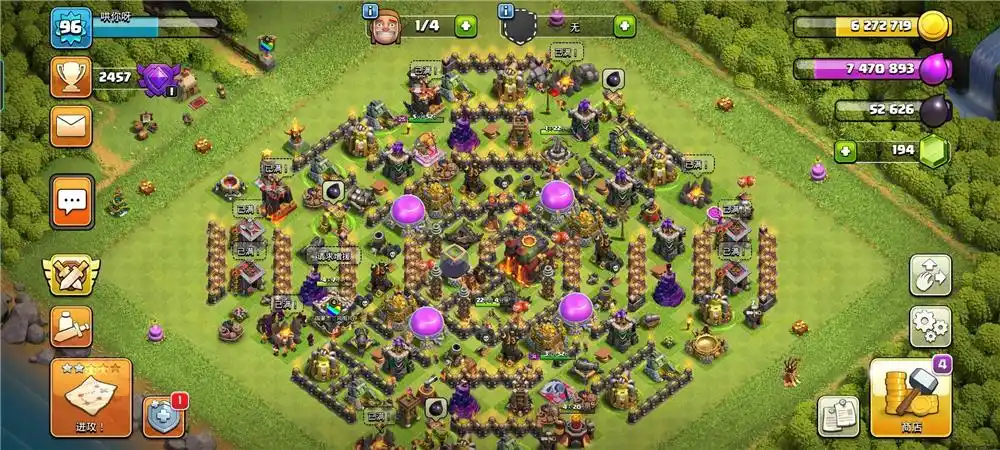Open the trophy rankings button
The width and height of the screenshot is (1000, 450).
click(x=71, y=76)
